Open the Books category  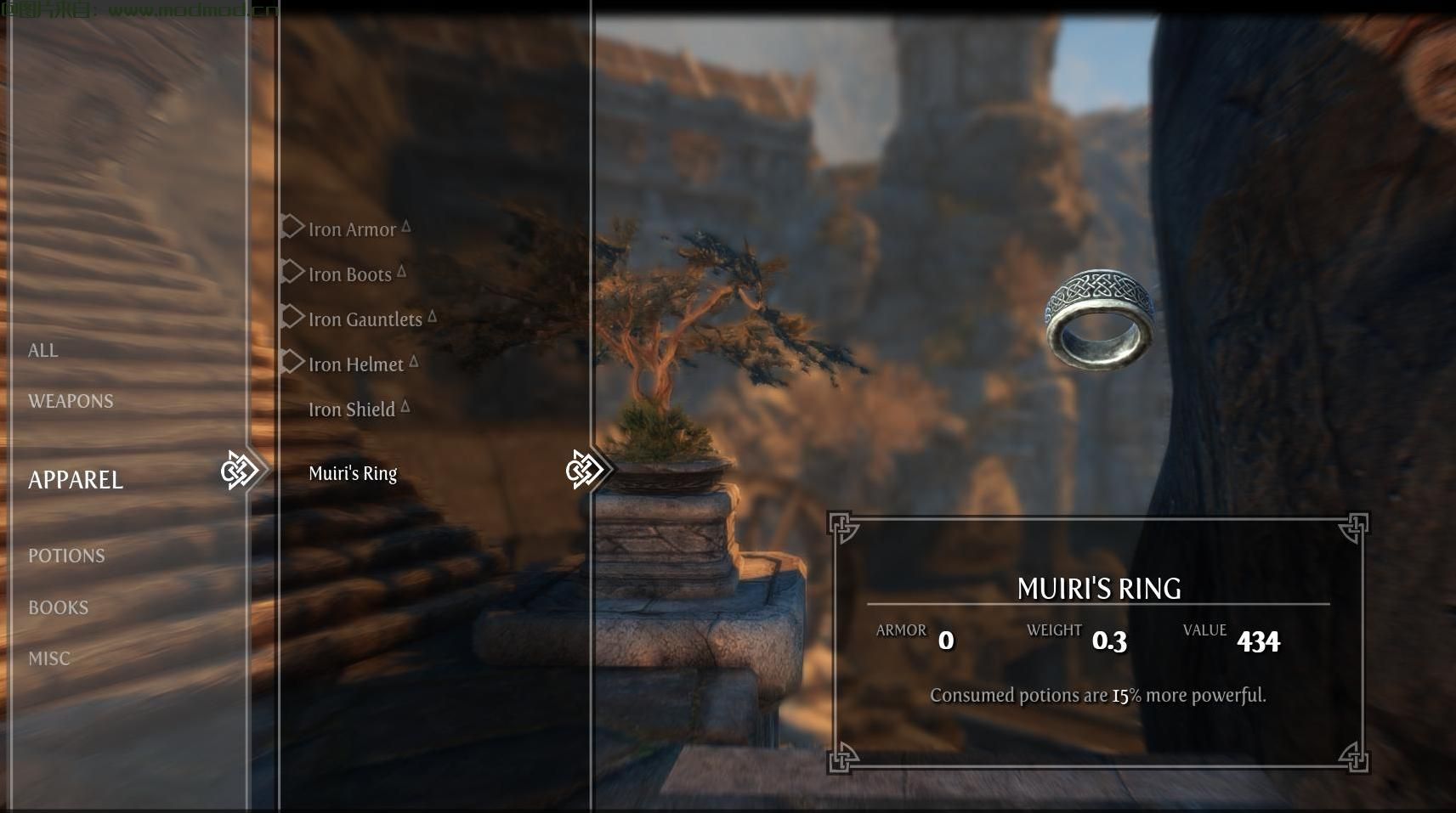point(59,607)
